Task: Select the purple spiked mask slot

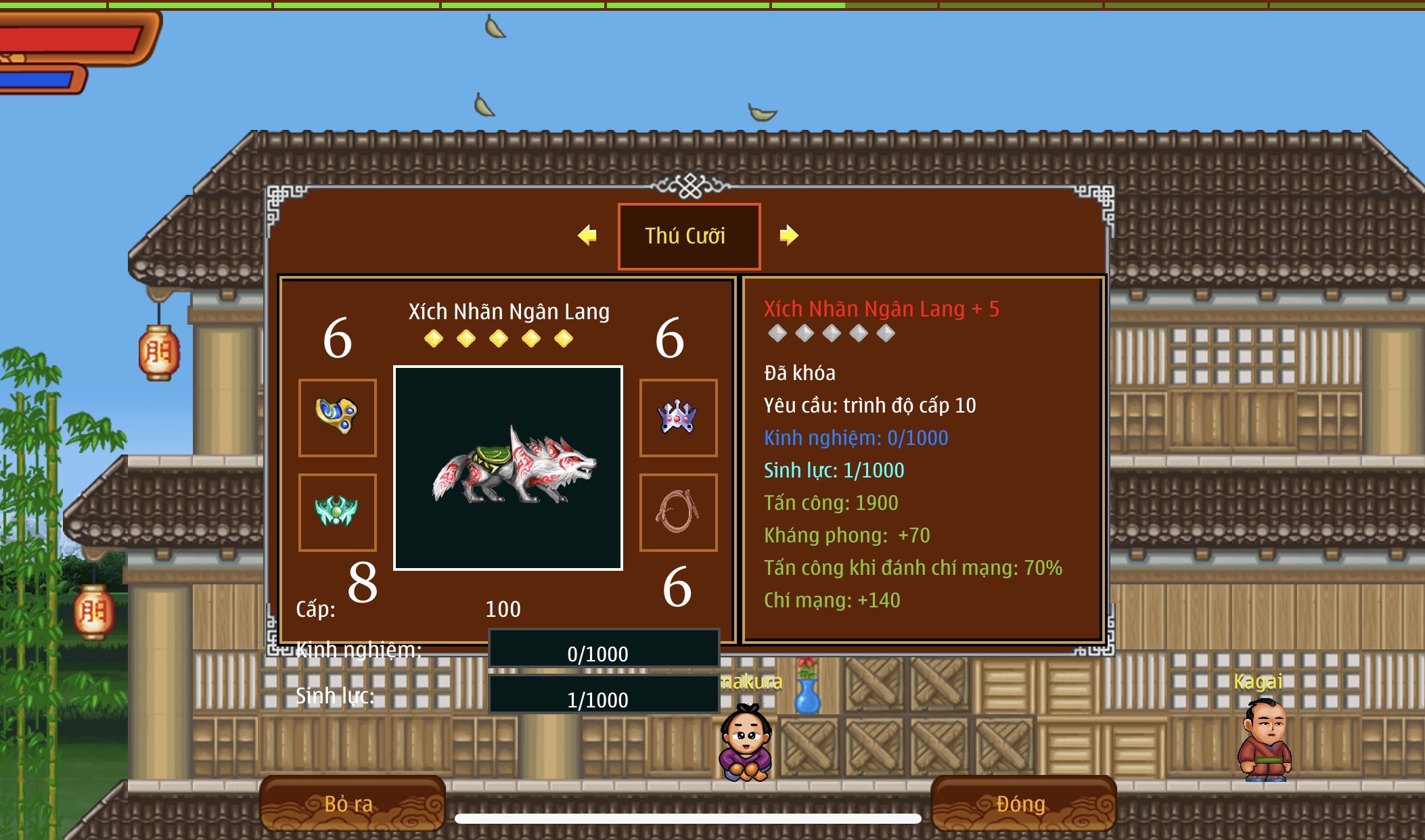Action: (678, 417)
